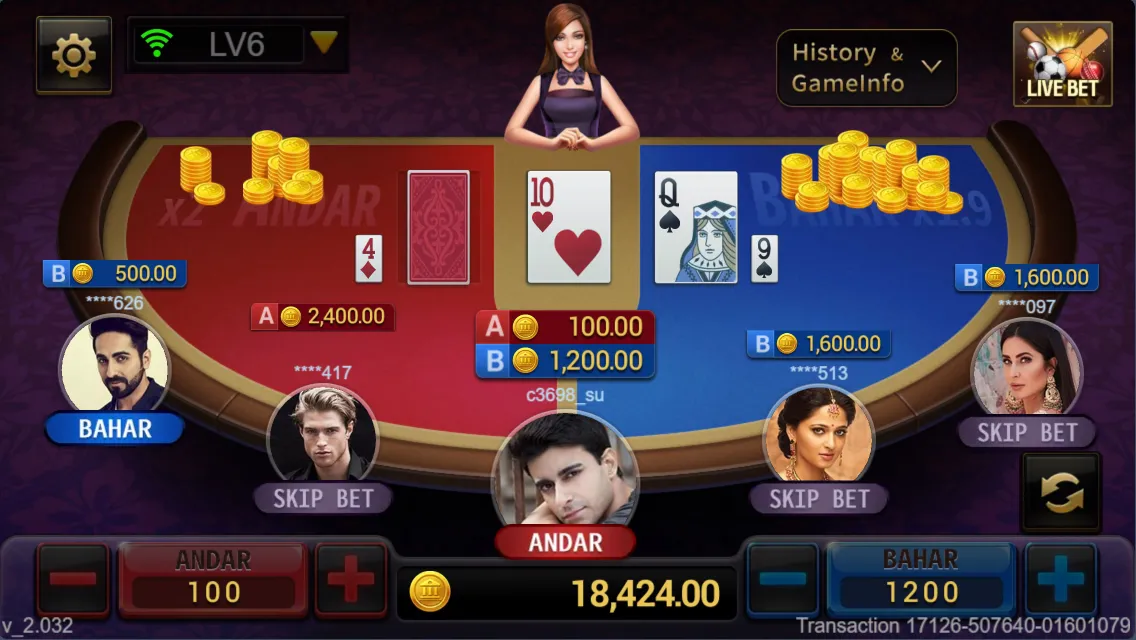
Task: Increase the Andar bet with the red plus
Action: pos(350,579)
